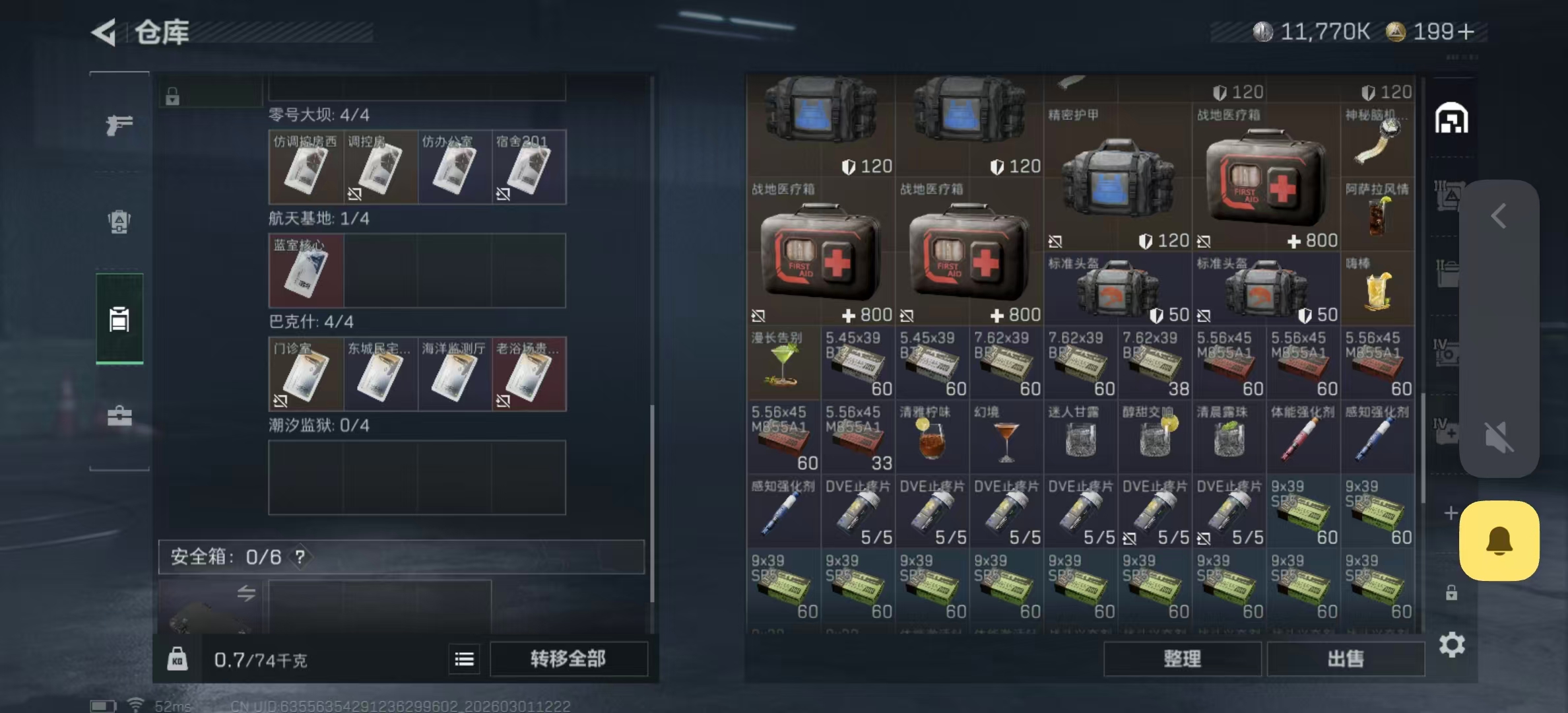The height and width of the screenshot is (713, 1568).
Task: Go back from the 仓库 warehouse screen
Action: (x=105, y=32)
